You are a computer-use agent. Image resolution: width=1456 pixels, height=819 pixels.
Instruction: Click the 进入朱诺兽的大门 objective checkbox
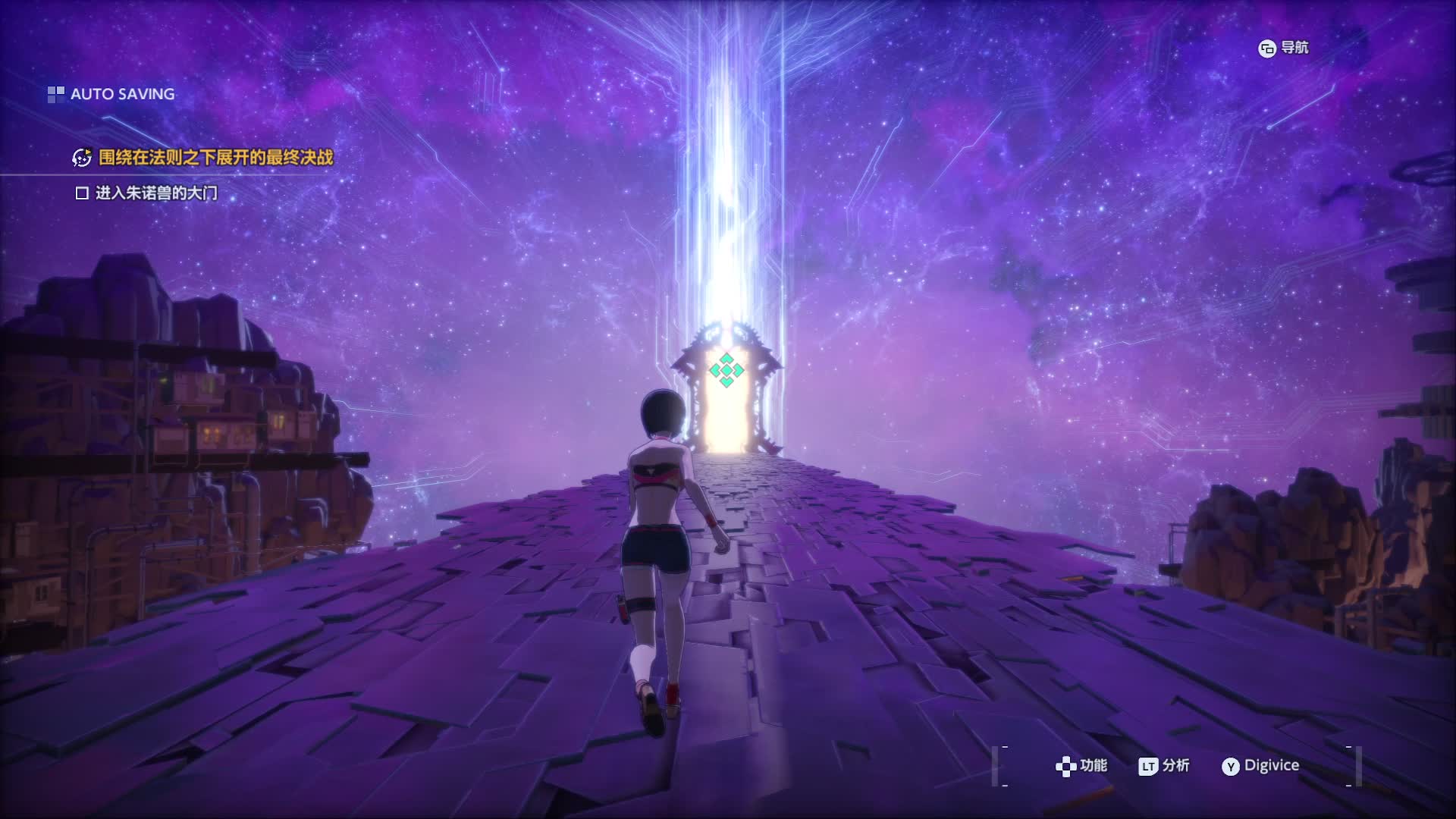82,193
